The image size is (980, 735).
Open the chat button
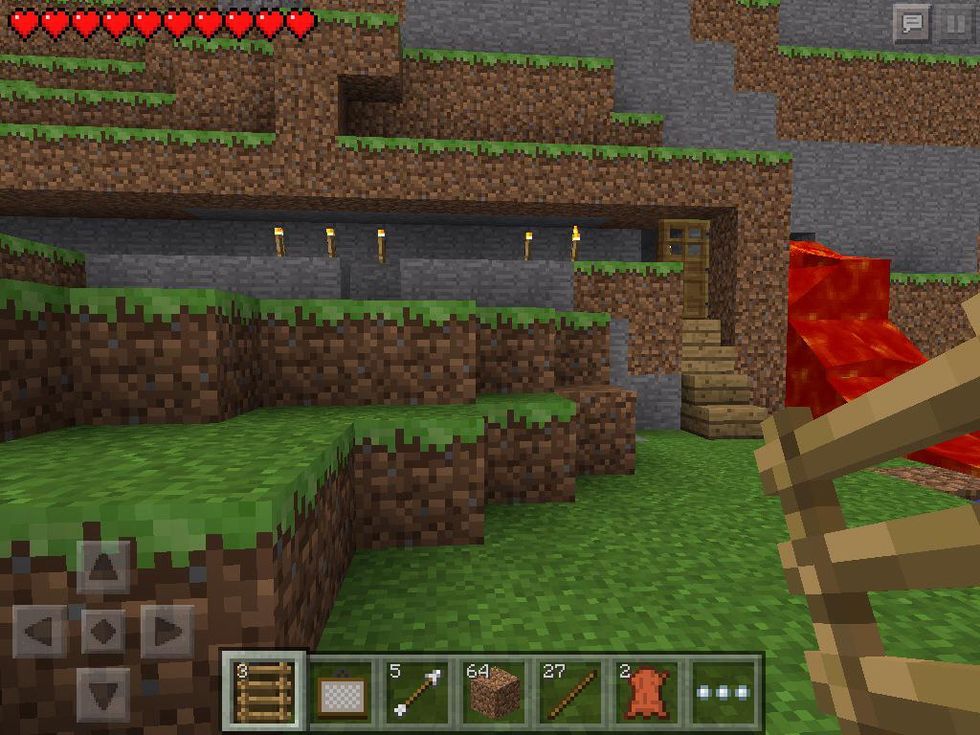click(911, 24)
